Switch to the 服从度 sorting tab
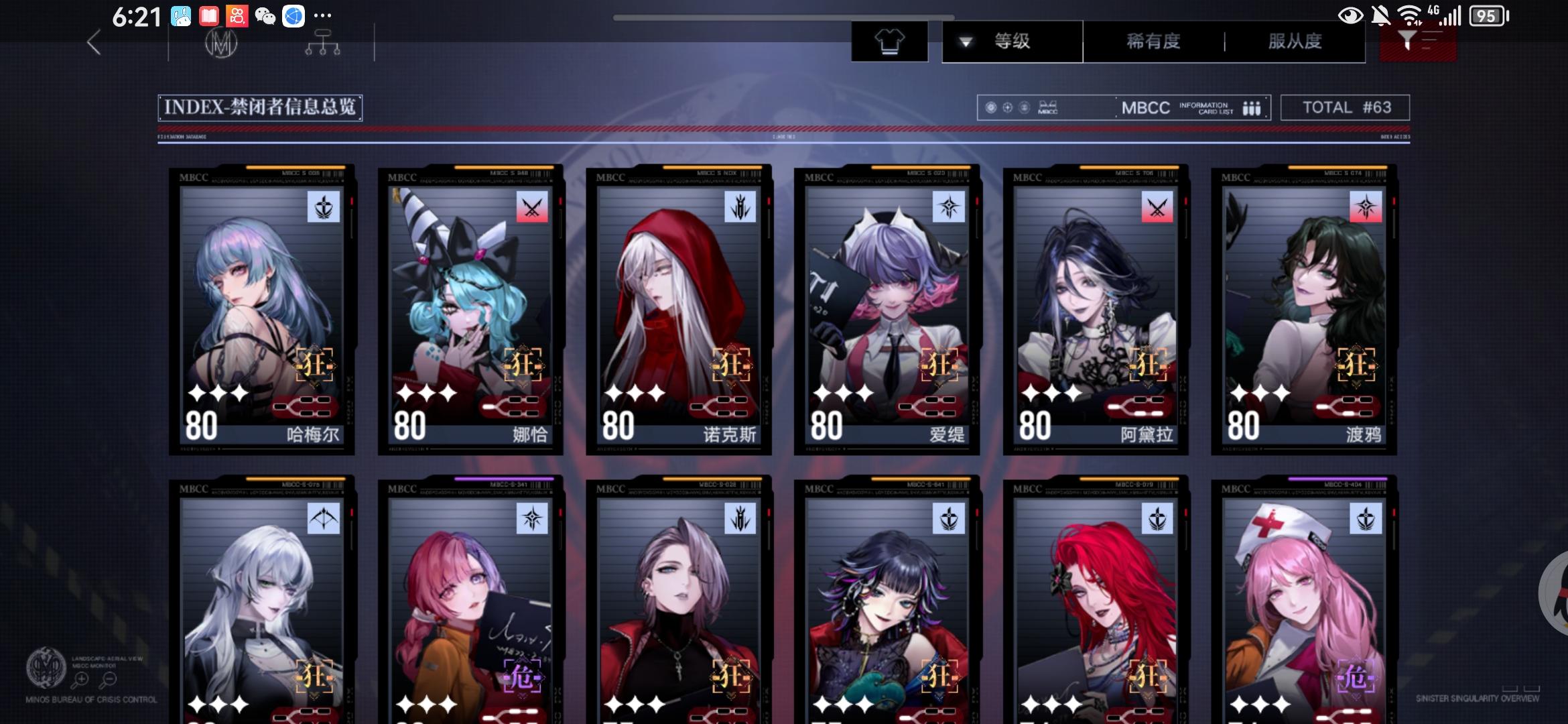Image resolution: width=1568 pixels, height=724 pixels. [x=1295, y=42]
